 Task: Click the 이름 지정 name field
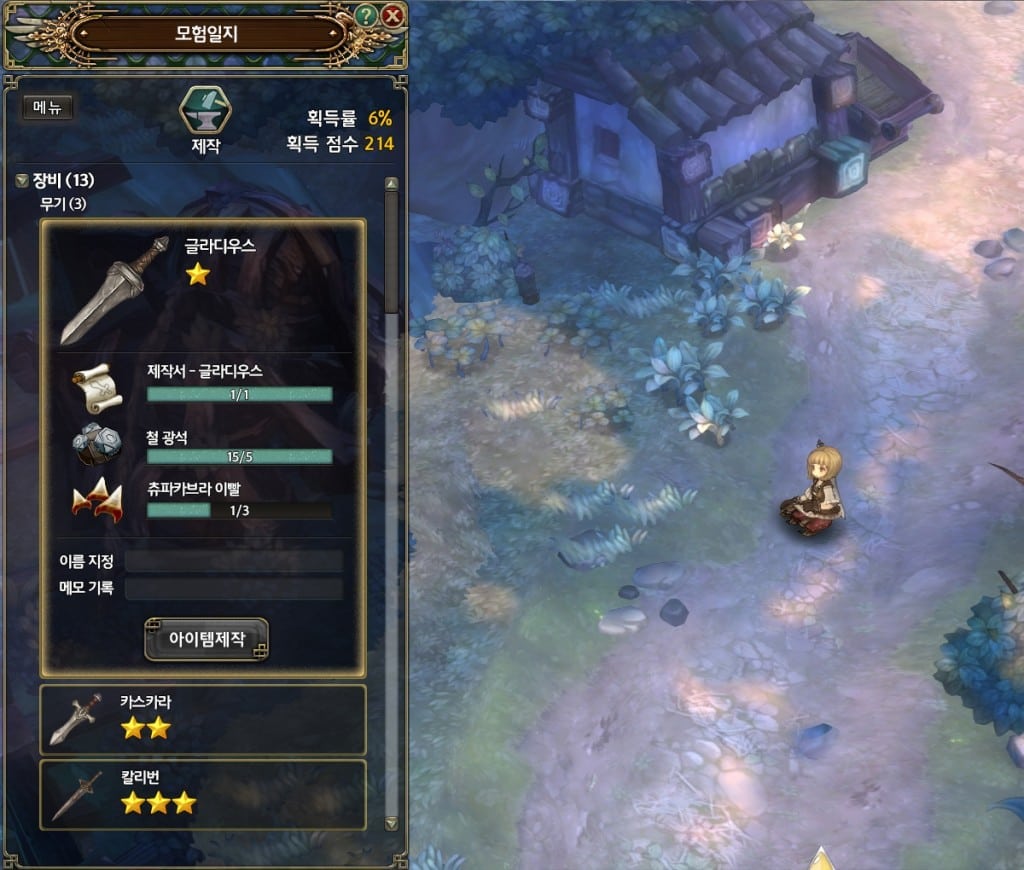[x=233, y=561]
